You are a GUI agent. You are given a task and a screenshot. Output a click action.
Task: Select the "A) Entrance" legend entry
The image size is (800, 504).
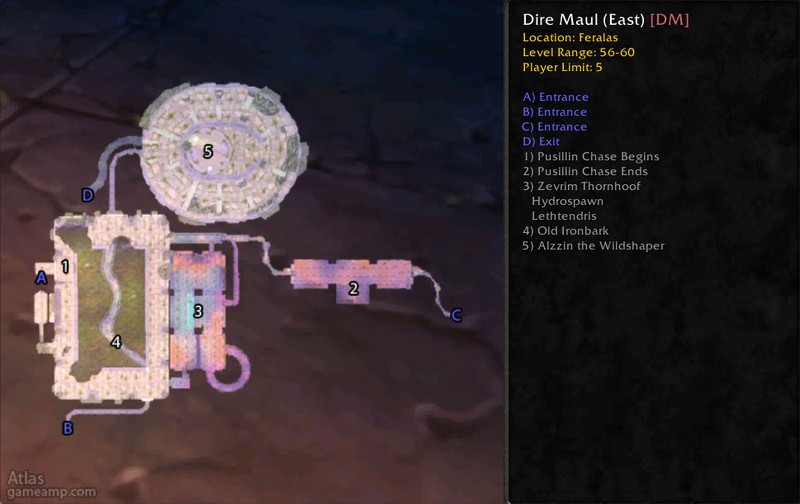click(555, 97)
